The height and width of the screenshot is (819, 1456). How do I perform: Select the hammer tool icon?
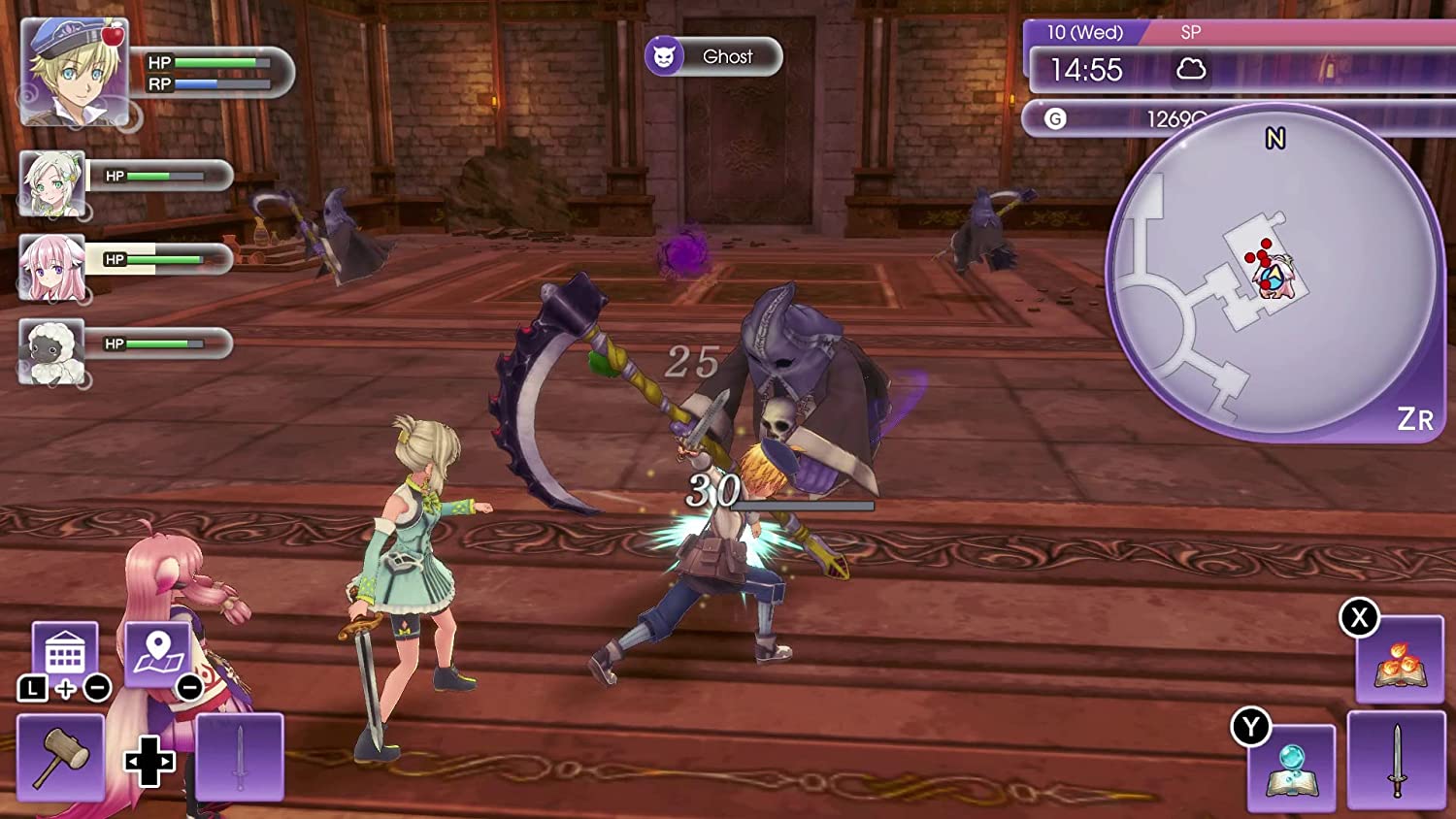(61, 756)
